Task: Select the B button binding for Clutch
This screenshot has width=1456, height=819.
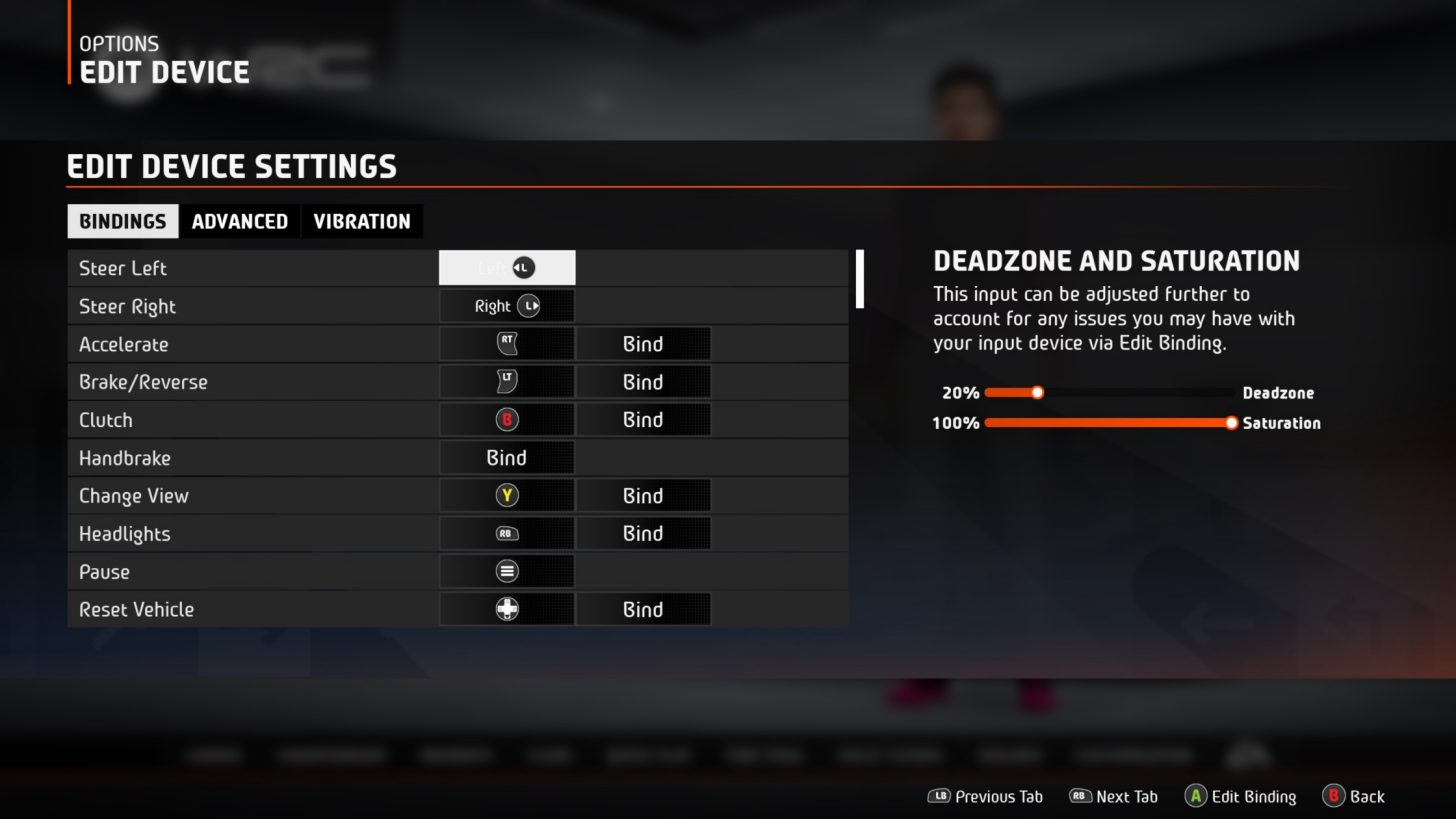Action: (506, 419)
